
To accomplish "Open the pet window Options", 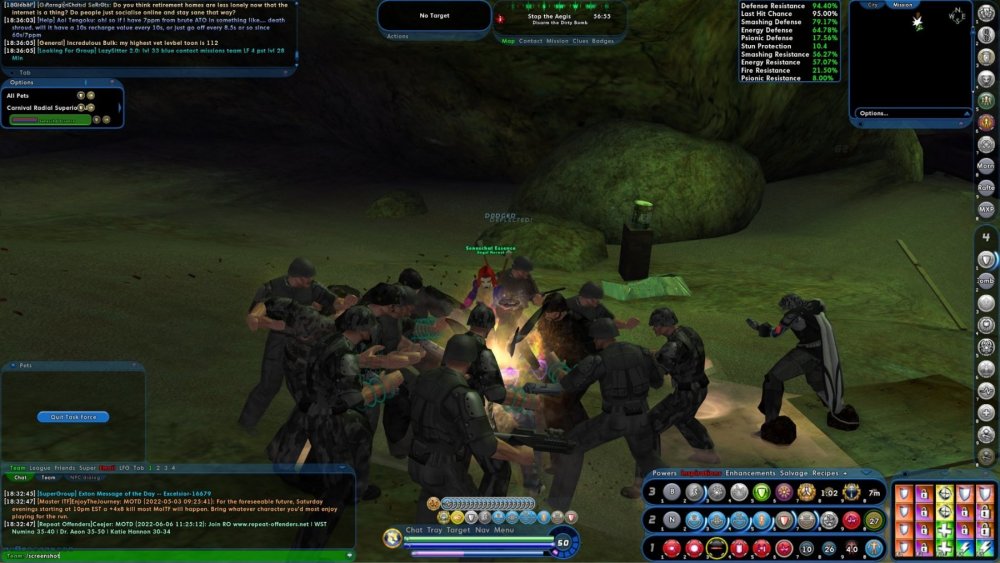I will [x=22, y=82].
